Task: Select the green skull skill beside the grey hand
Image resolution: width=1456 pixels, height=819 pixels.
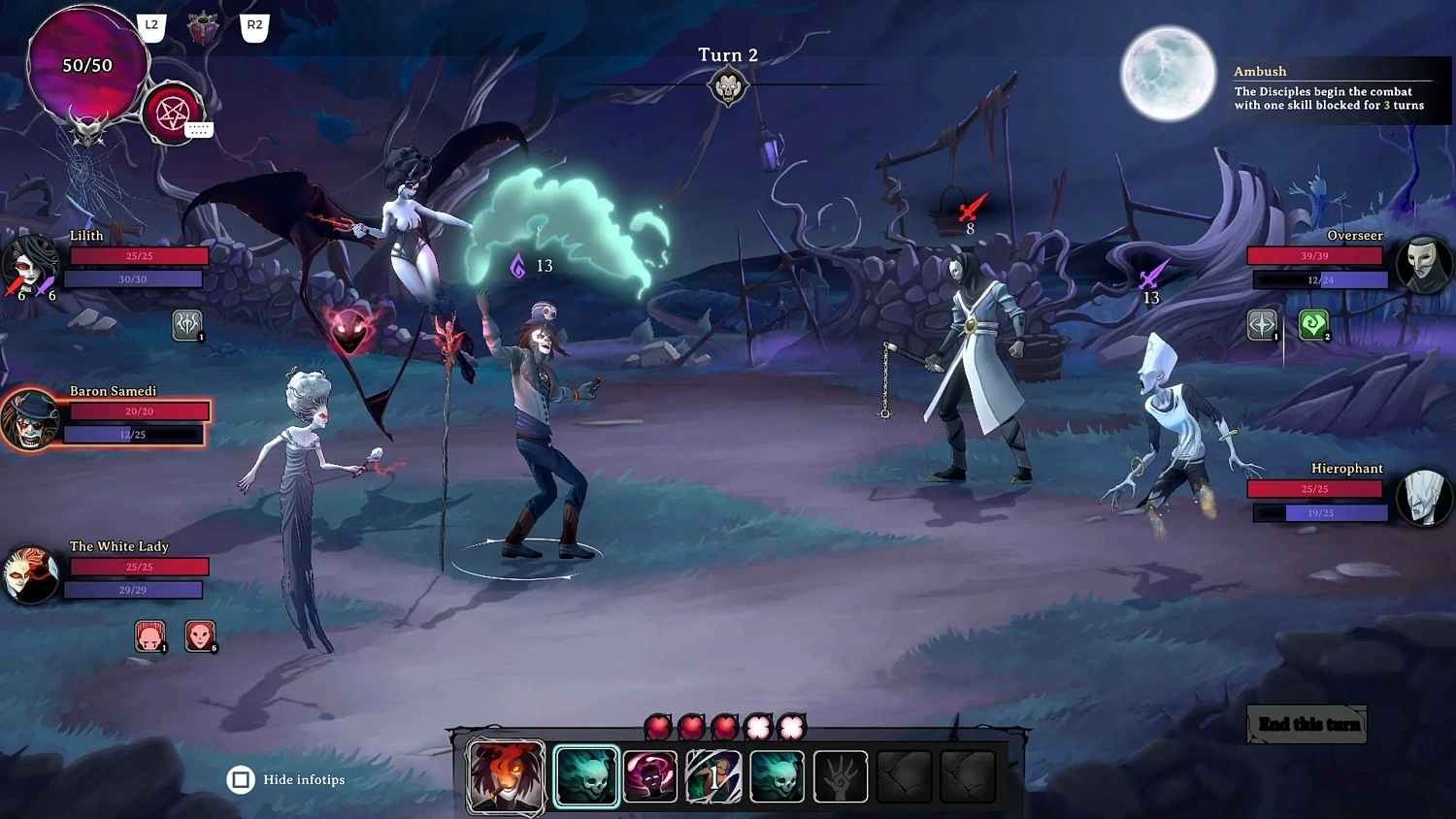Action: coord(777,776)
